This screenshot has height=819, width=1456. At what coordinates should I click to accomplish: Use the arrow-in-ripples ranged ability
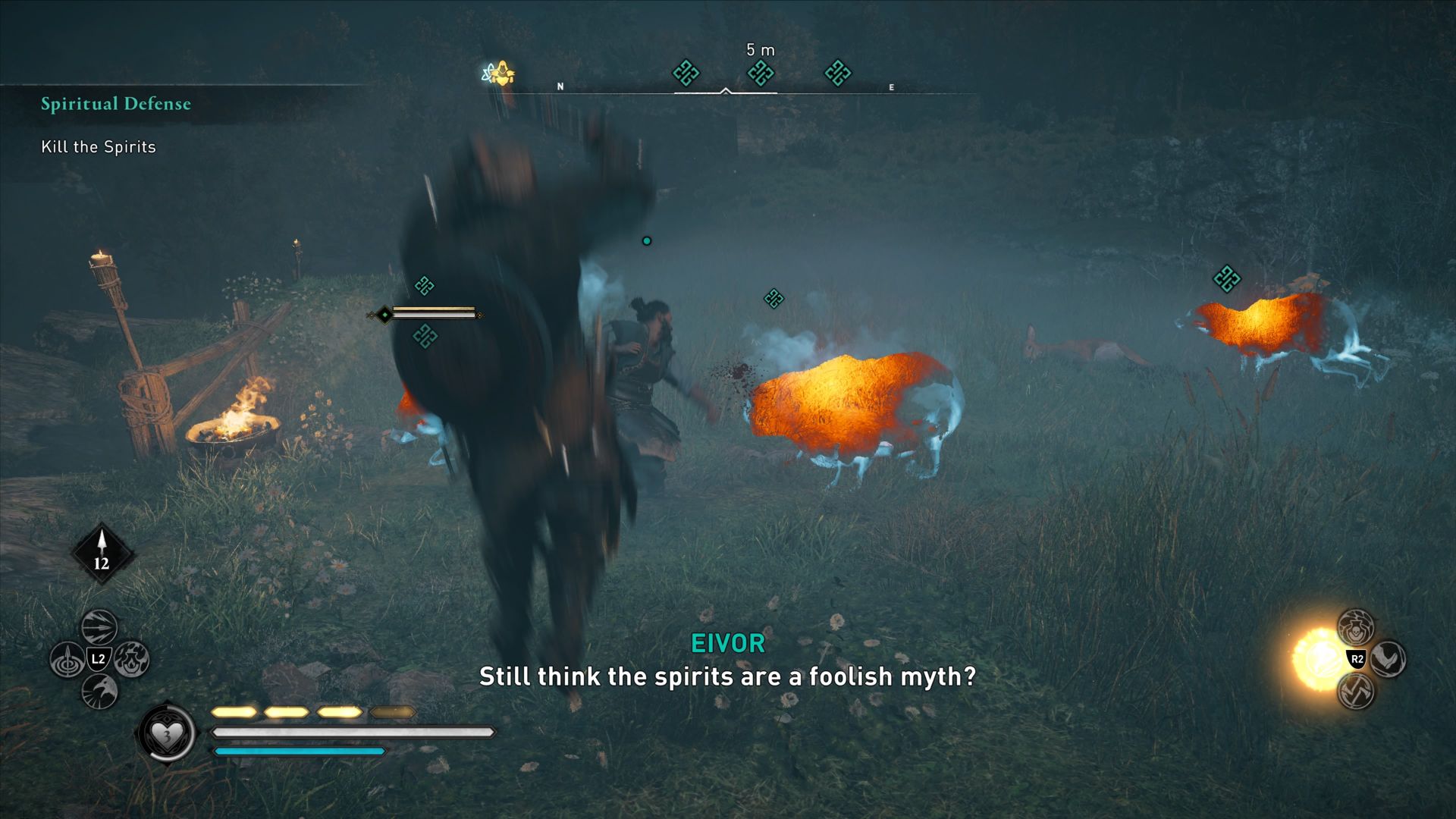pos(67,659)
